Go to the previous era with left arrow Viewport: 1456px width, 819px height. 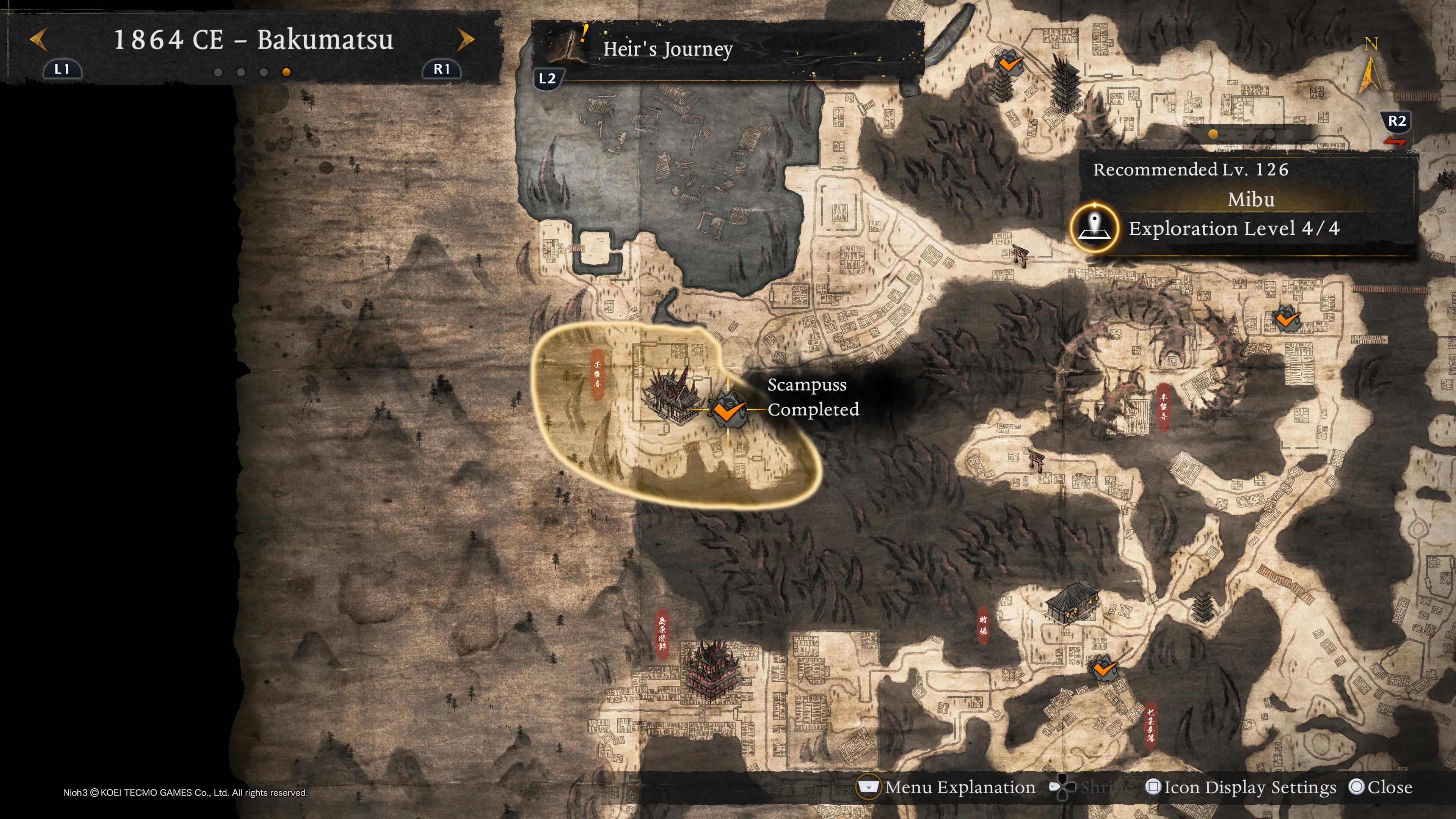pyautogui.click(x=38, y=39)
